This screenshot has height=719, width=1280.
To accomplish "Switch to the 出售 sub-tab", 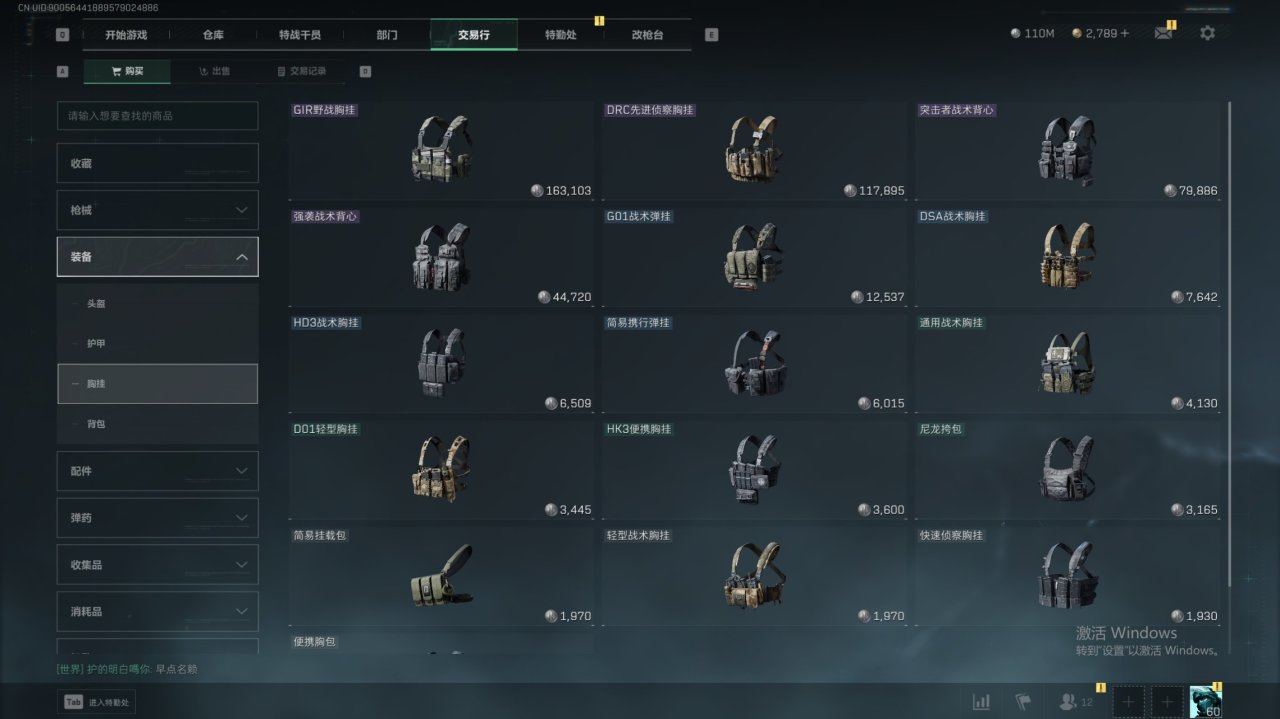I will click(x=214, y=72).
